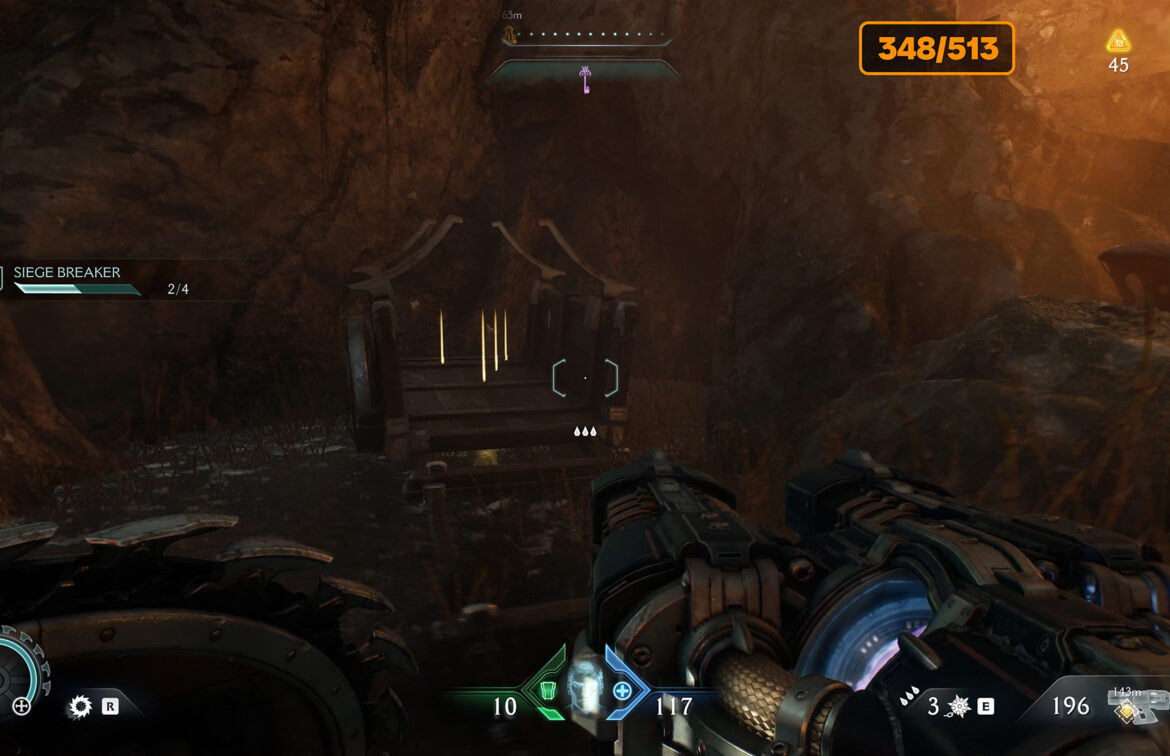Click the orange 348/513 progress counter overlay
The image size is (1170, 756).
(936, 48)
